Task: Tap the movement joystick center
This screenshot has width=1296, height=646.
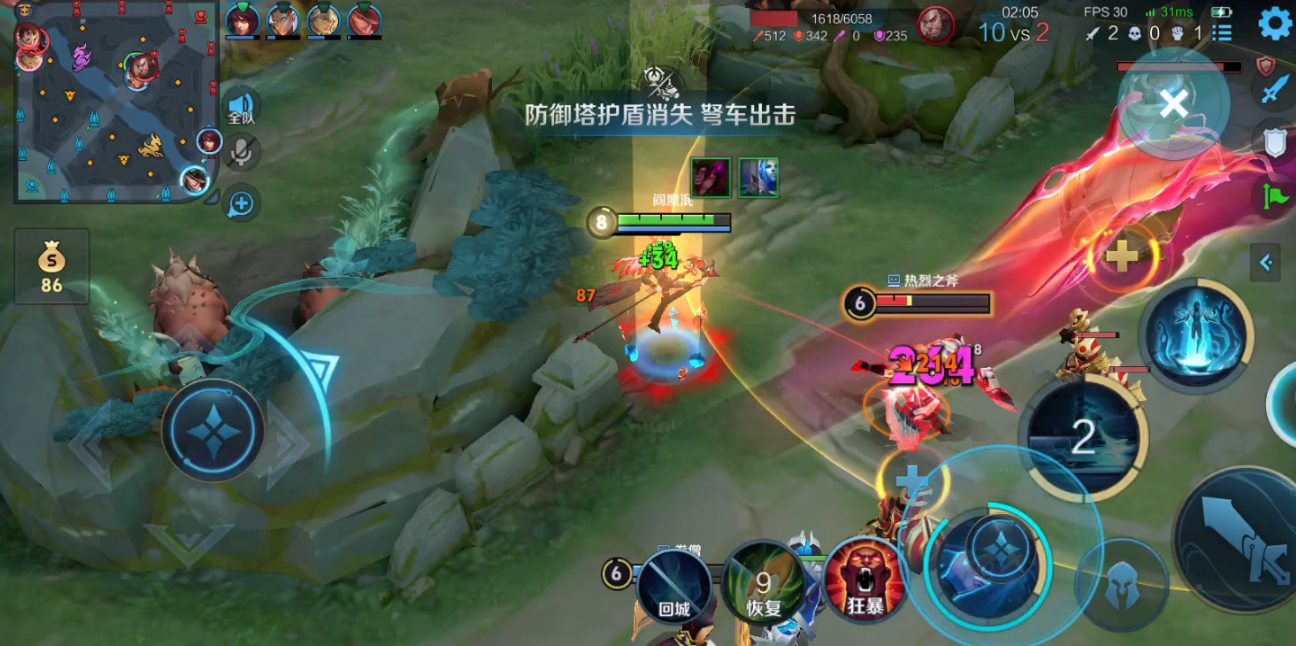Action: 213,430
